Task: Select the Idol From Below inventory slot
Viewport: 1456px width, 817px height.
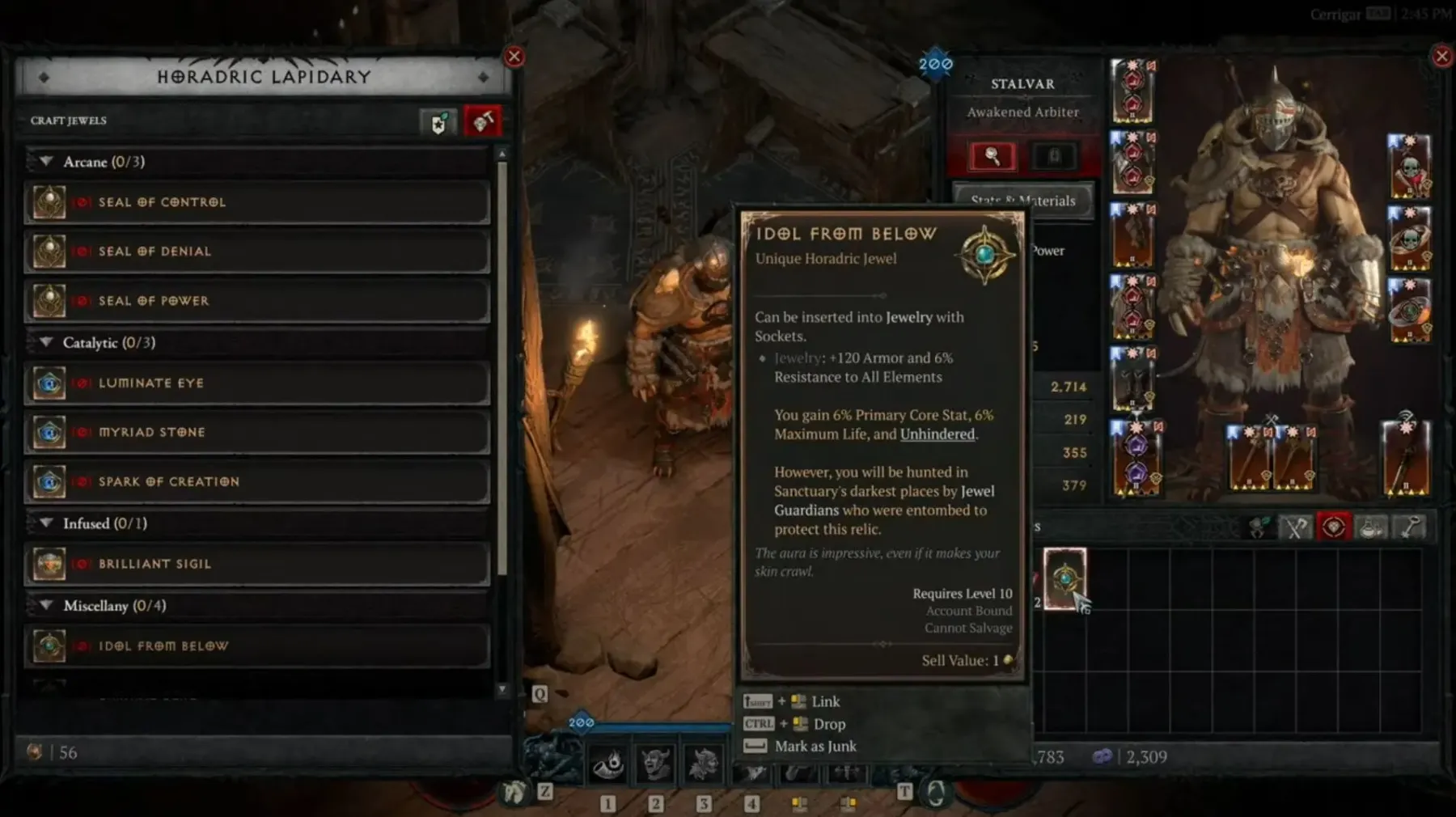Action: click(x=1064, y=578)
